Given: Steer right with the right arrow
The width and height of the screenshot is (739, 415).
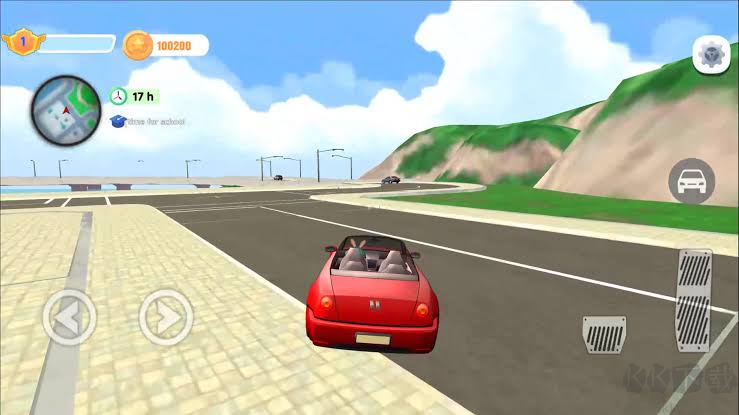Looking at the screenshot, I should [165, 318].
